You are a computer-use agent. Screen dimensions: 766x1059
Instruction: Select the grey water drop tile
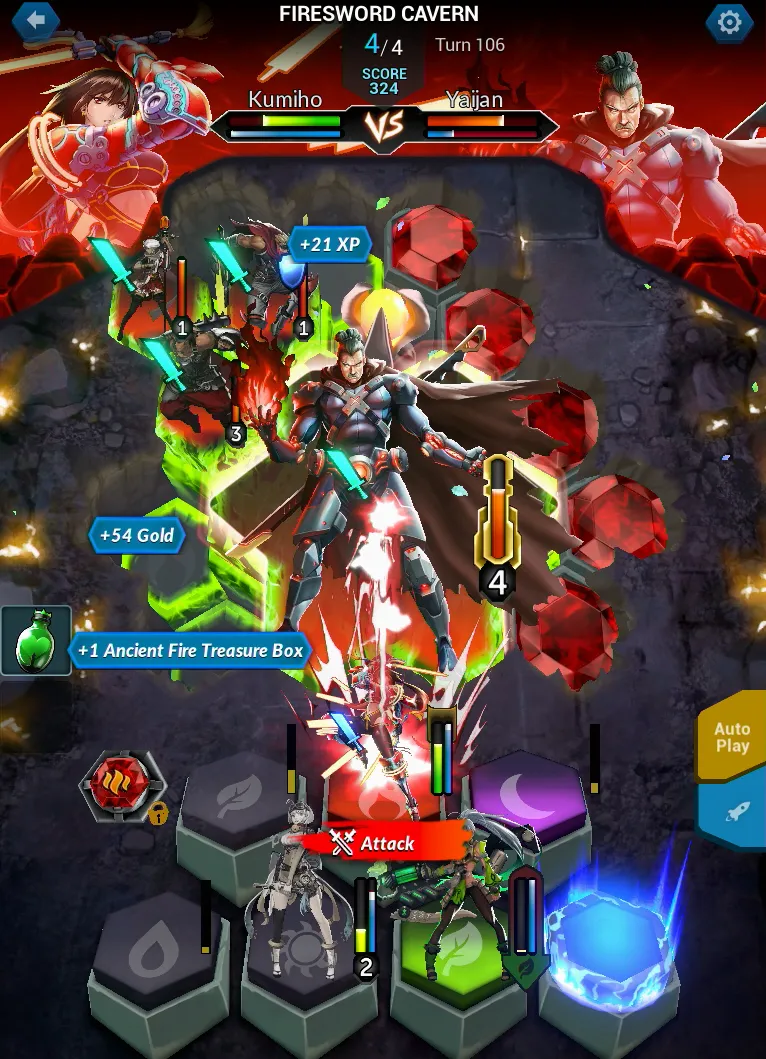[156, 952]
